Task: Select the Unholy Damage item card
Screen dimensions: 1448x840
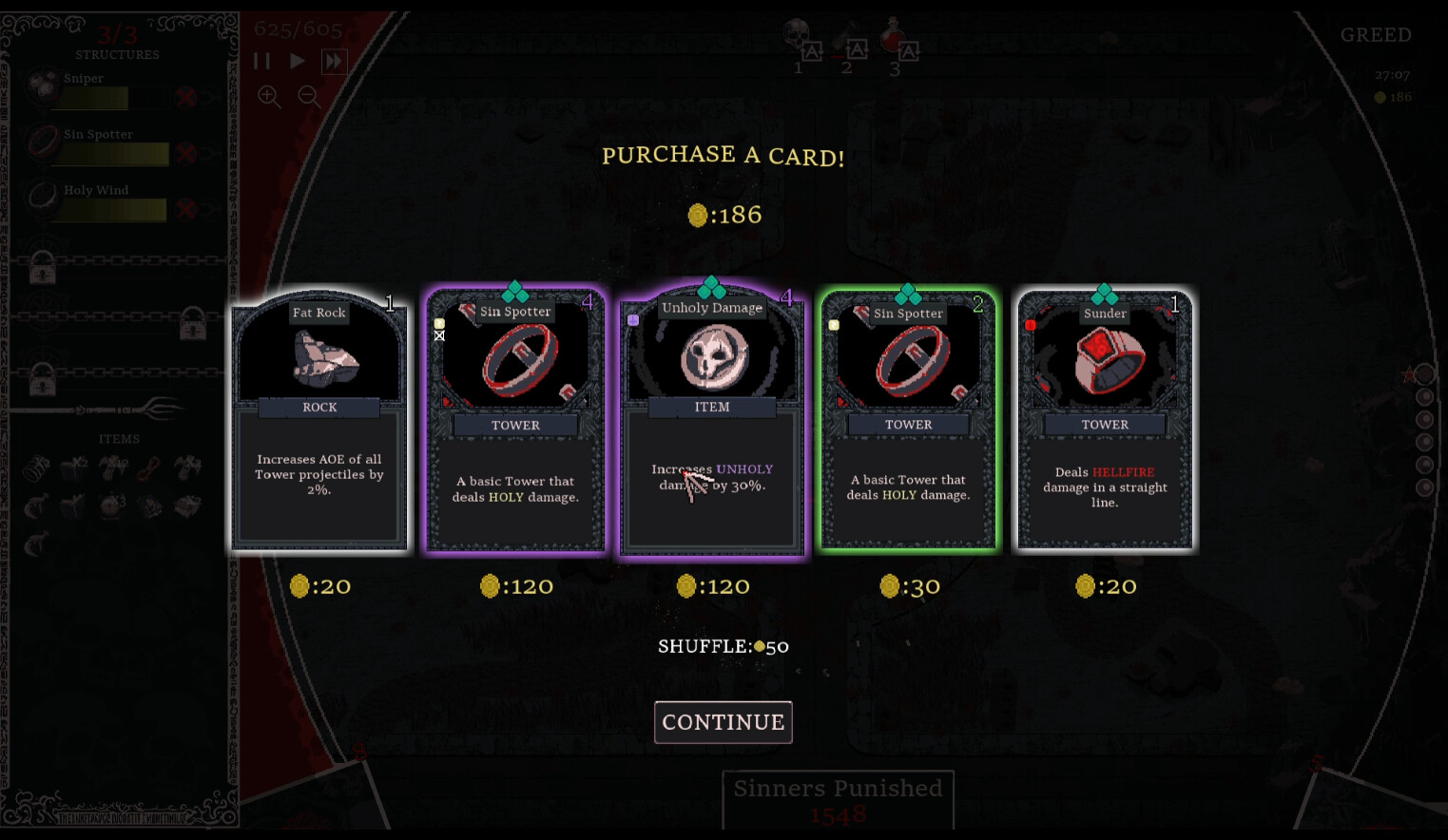Action: click(712, 423)
